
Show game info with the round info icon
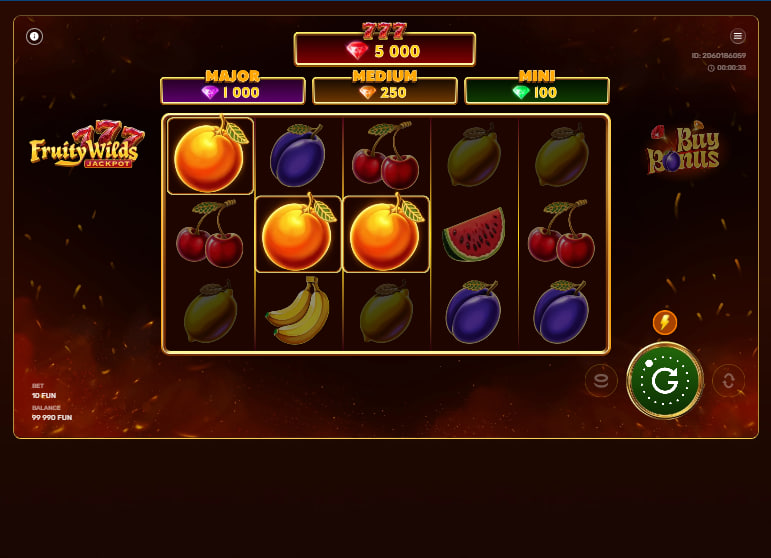pos(34,36)
